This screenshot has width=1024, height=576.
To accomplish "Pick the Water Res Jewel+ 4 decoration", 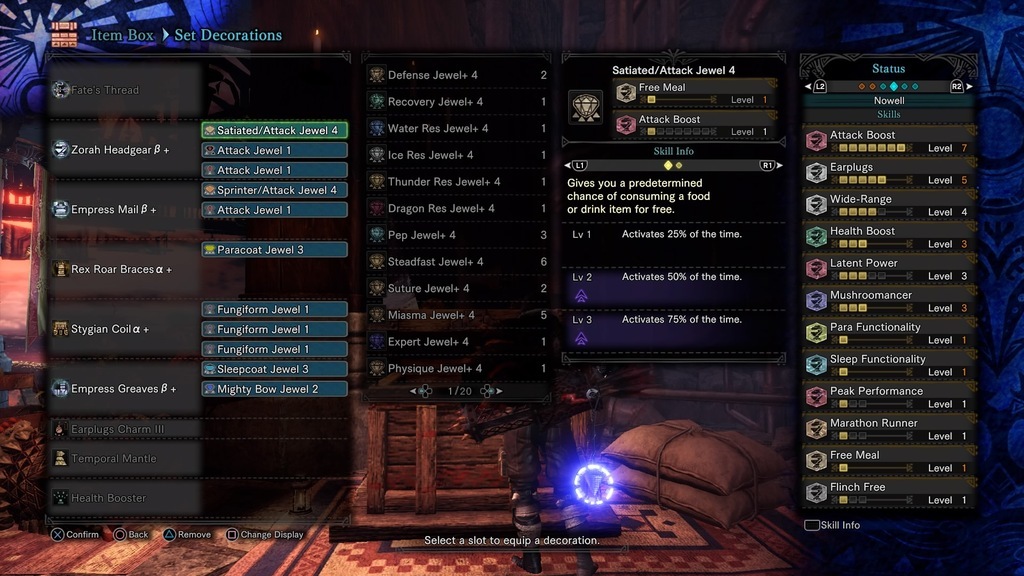I will [457, 128].
